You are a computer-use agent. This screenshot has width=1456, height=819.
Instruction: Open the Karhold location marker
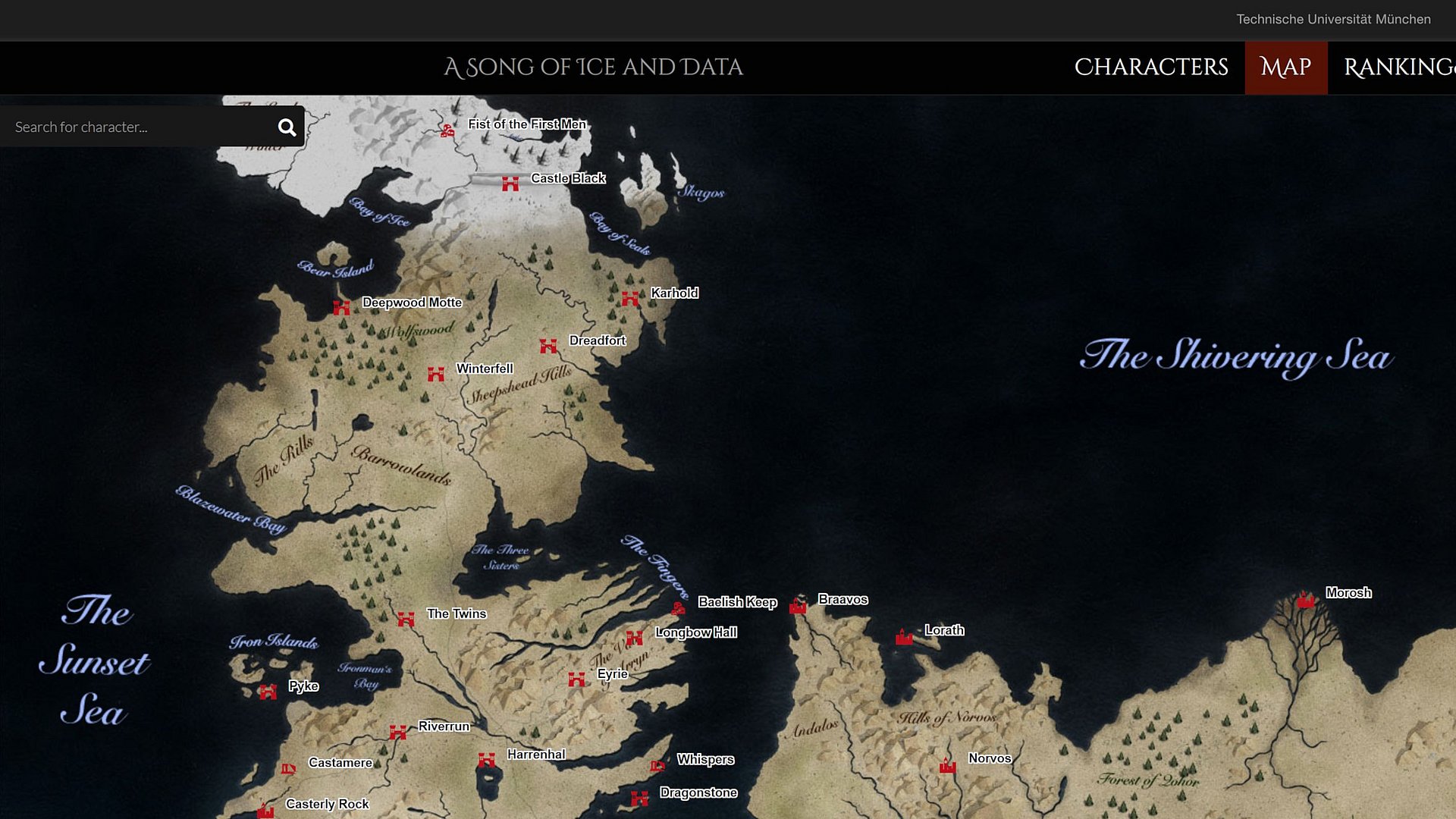click(x=632, y=298)
